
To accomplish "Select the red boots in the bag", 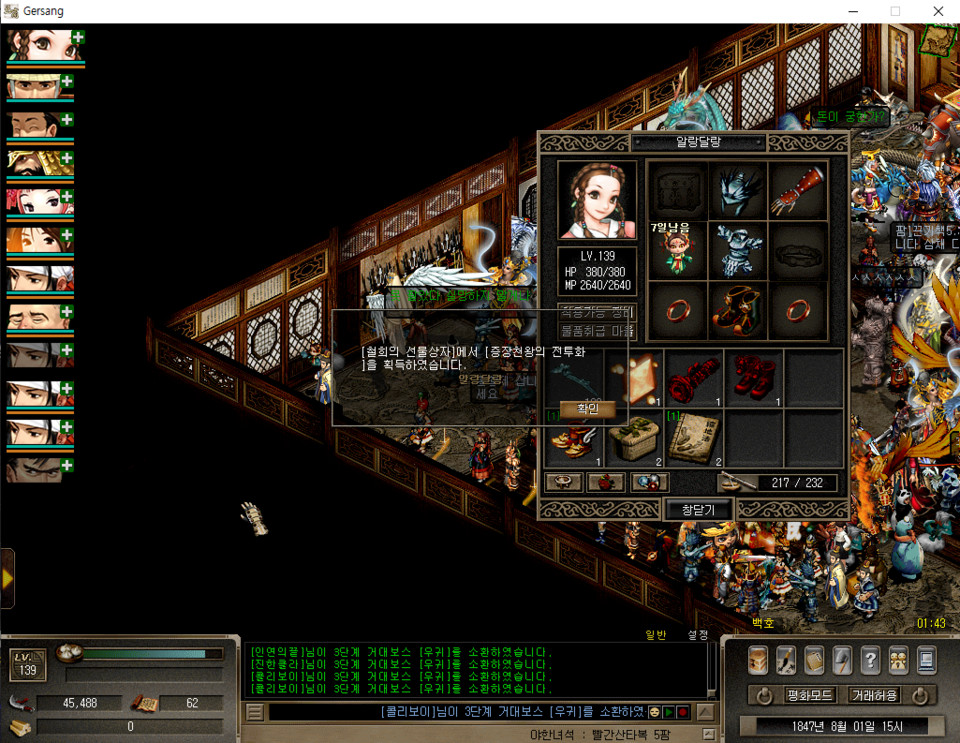I will (x=754, y=377).
